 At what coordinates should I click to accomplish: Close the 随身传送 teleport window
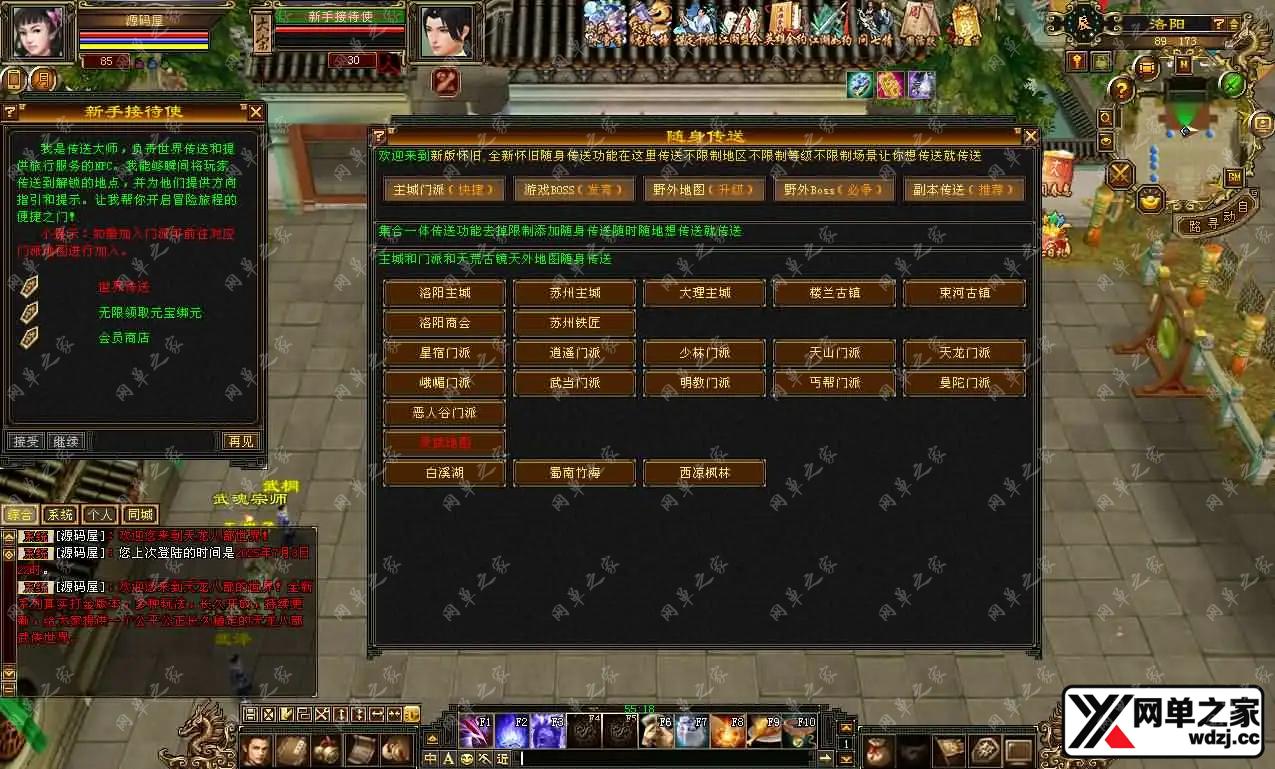pyautogui.click(x=1030, y=136)
